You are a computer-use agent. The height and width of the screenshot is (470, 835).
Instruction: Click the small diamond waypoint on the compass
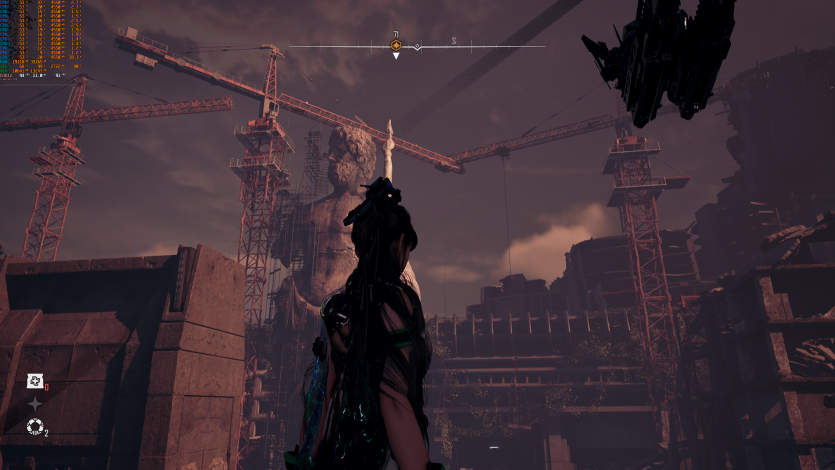[x=418, y=47]
